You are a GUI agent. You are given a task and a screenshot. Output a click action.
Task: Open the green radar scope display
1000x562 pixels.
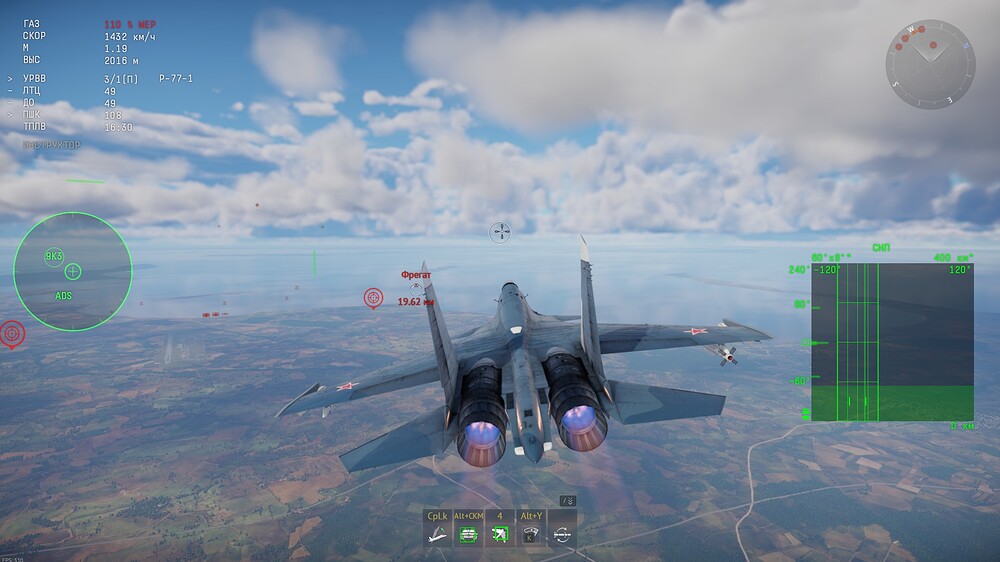coord(892,342)
